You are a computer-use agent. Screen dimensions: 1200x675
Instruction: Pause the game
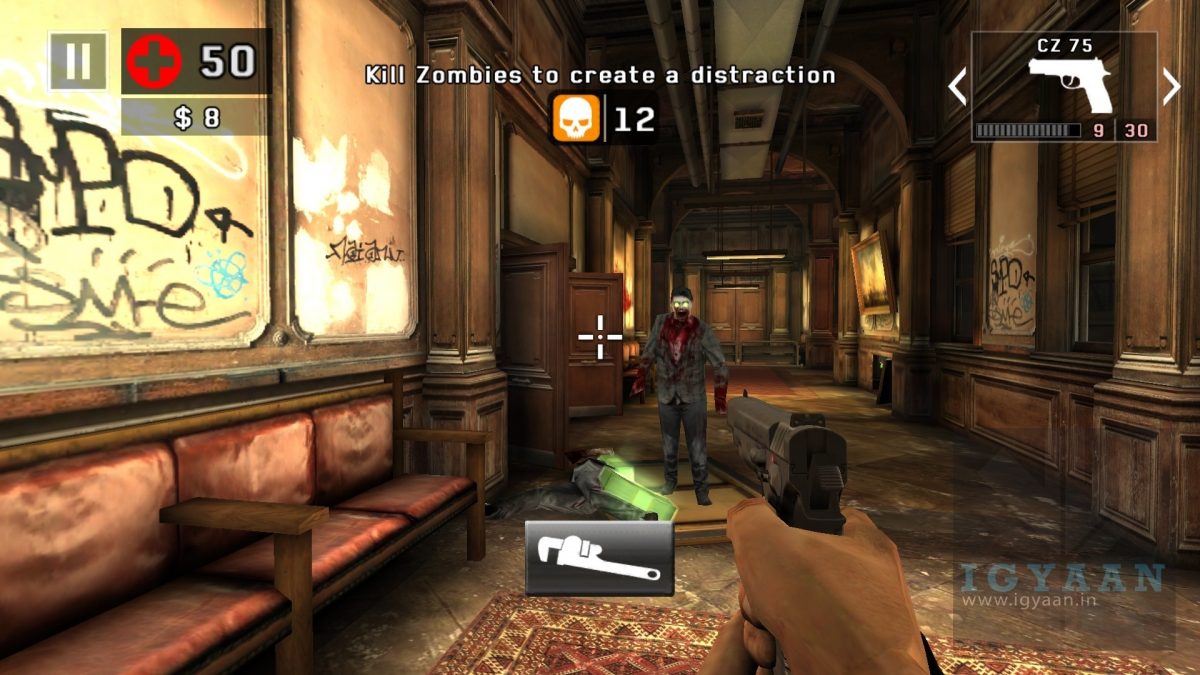click(77, 62)
